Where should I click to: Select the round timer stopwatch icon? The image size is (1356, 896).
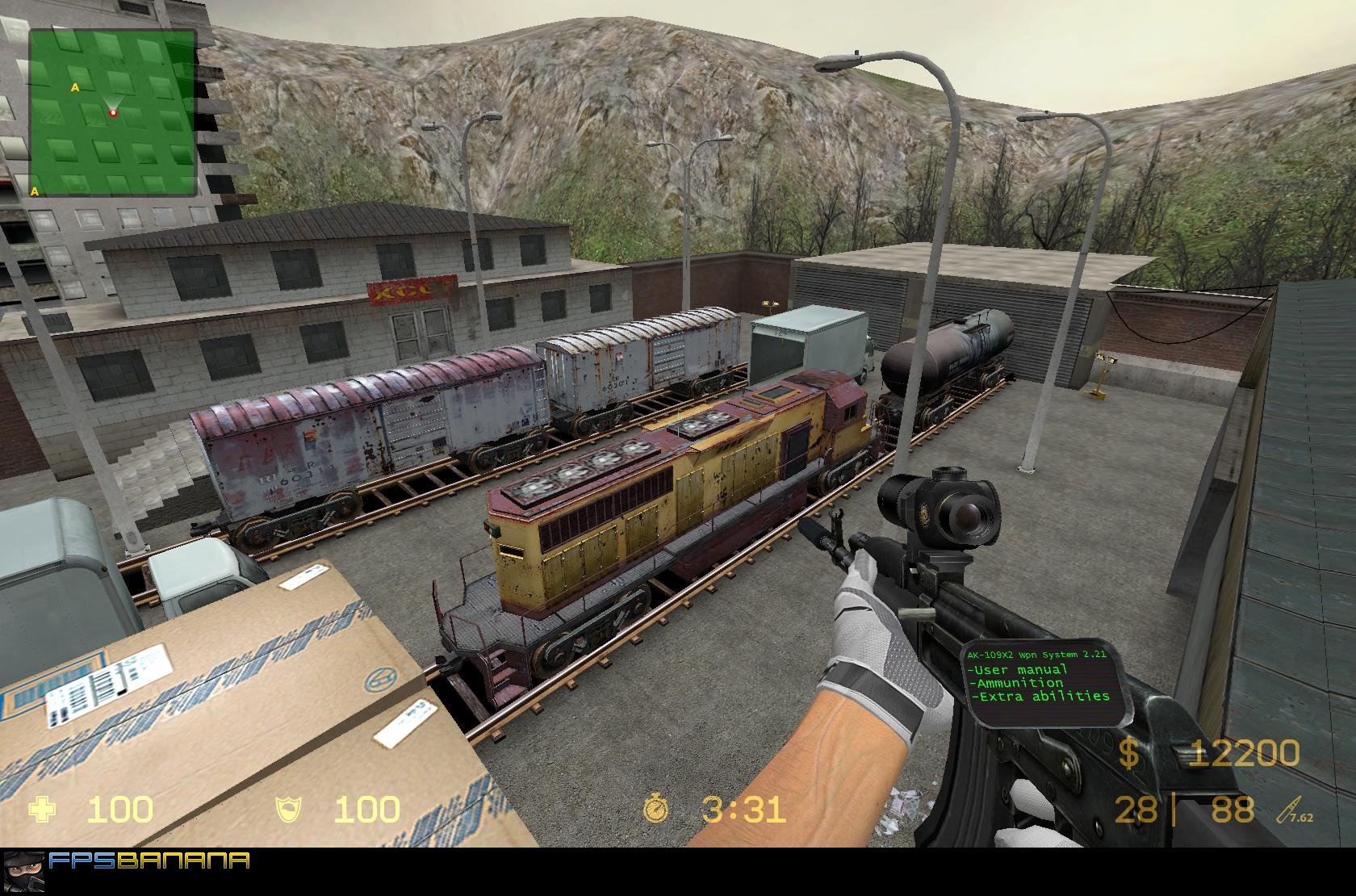pos(656,810)
